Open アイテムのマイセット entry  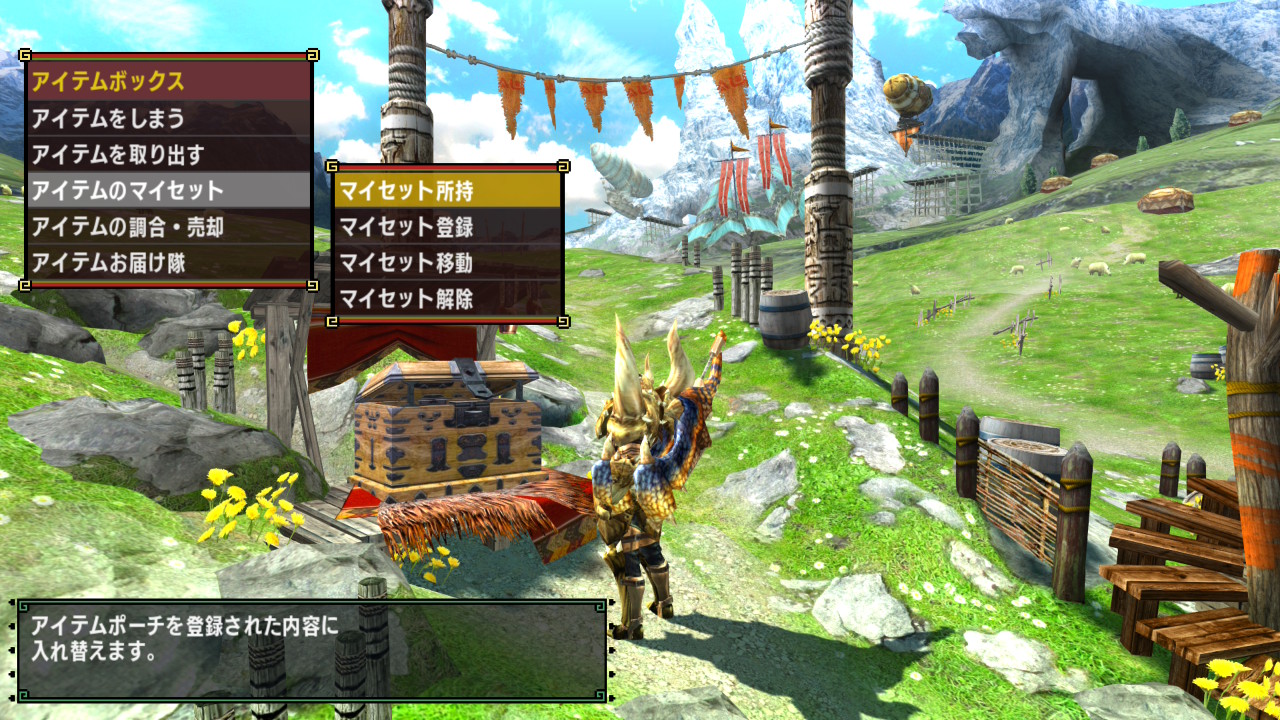[x=168, y=191]
